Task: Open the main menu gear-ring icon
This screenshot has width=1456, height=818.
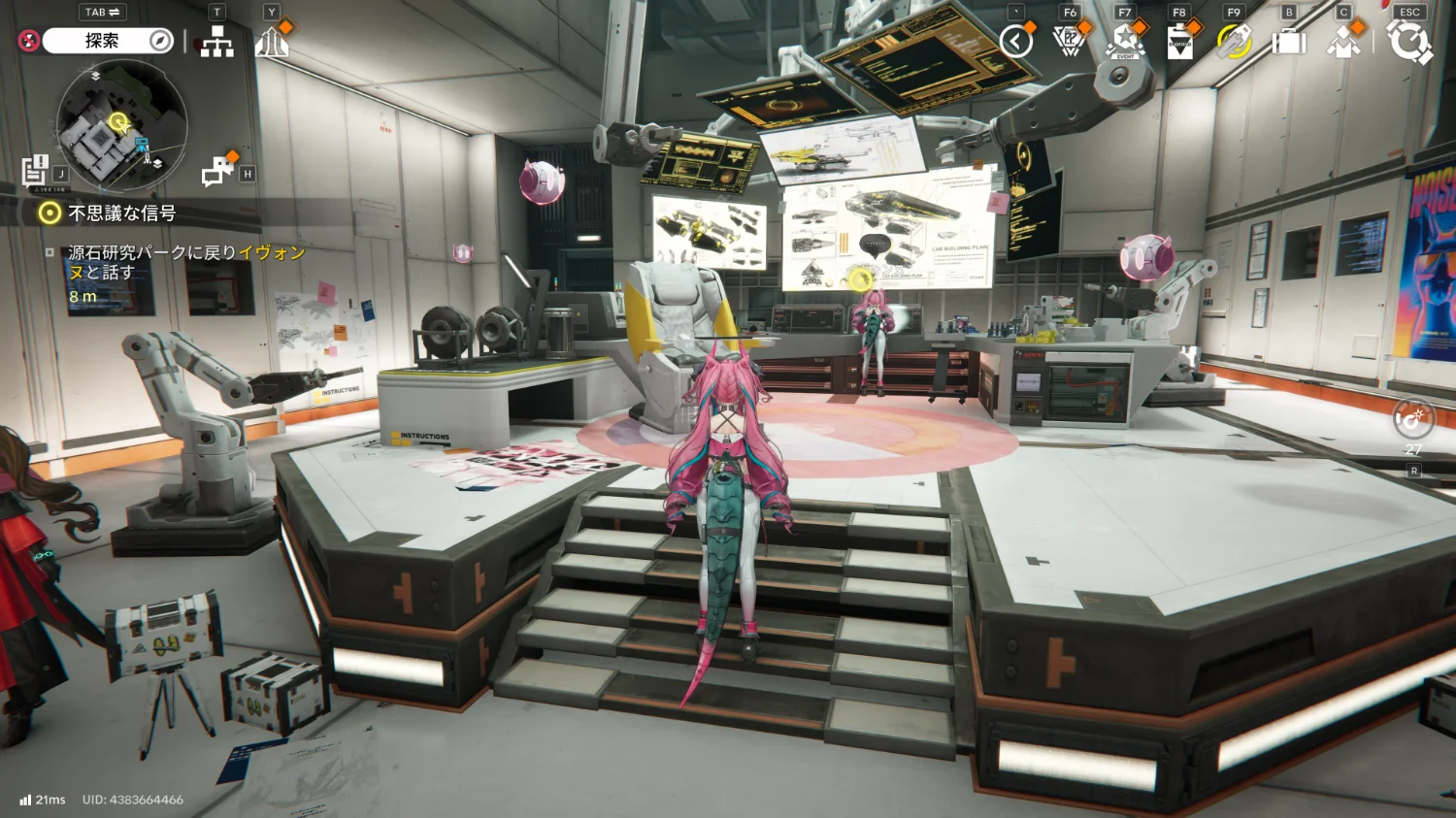Action: [x=1409, y=42]
